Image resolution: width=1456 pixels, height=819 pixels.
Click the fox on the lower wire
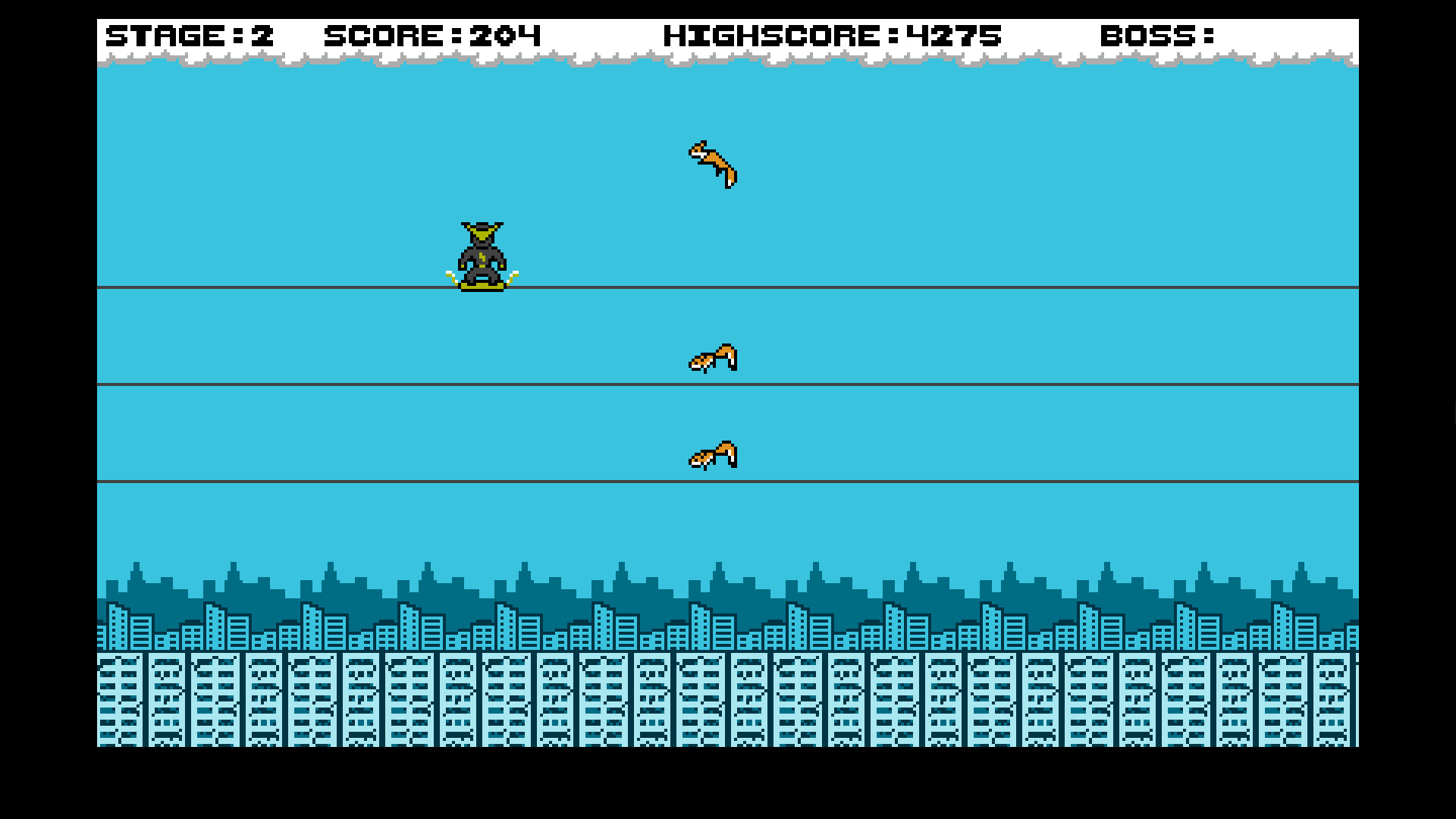click(x=713, y=455)
